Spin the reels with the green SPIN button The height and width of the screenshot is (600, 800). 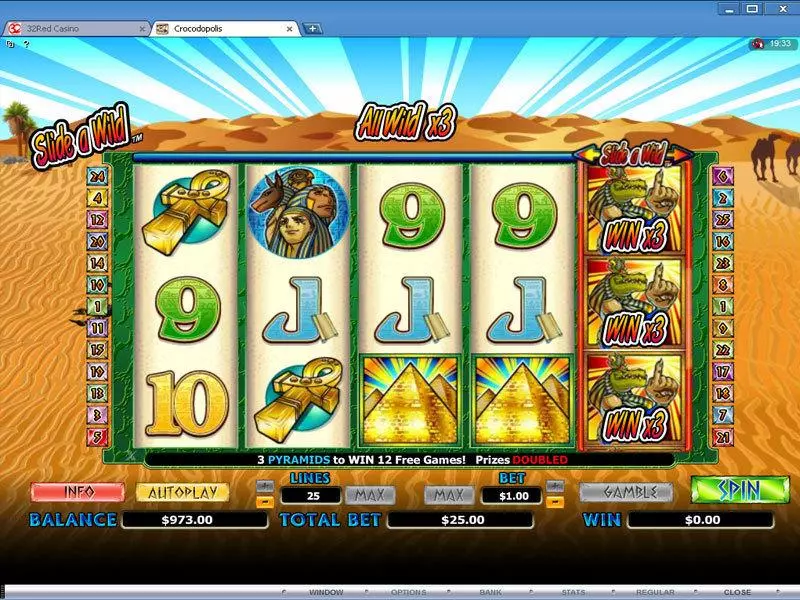pos(738,491)
